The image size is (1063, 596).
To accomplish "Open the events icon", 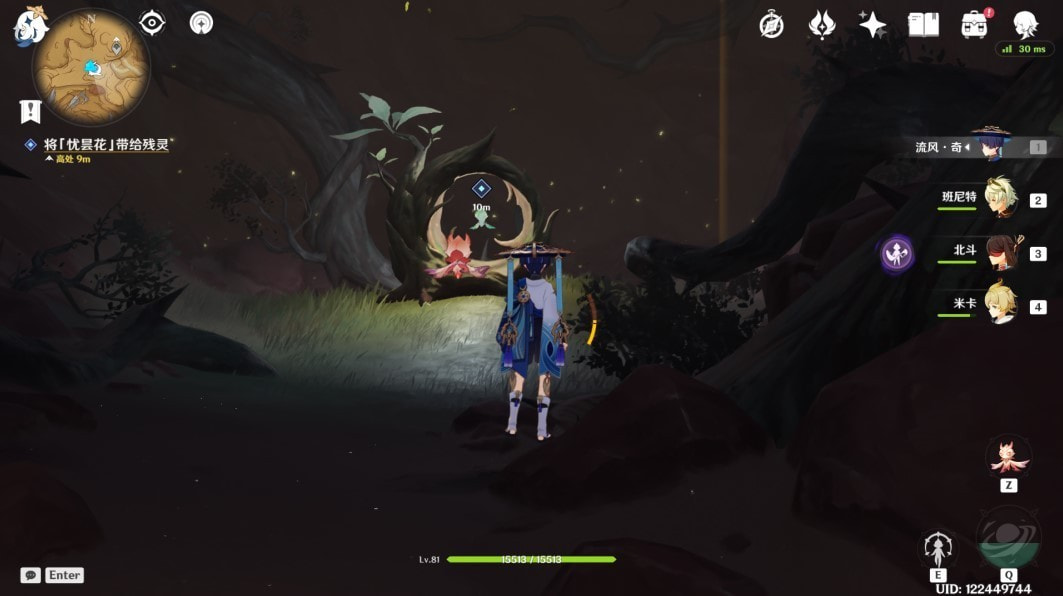I will coord(822,25).
